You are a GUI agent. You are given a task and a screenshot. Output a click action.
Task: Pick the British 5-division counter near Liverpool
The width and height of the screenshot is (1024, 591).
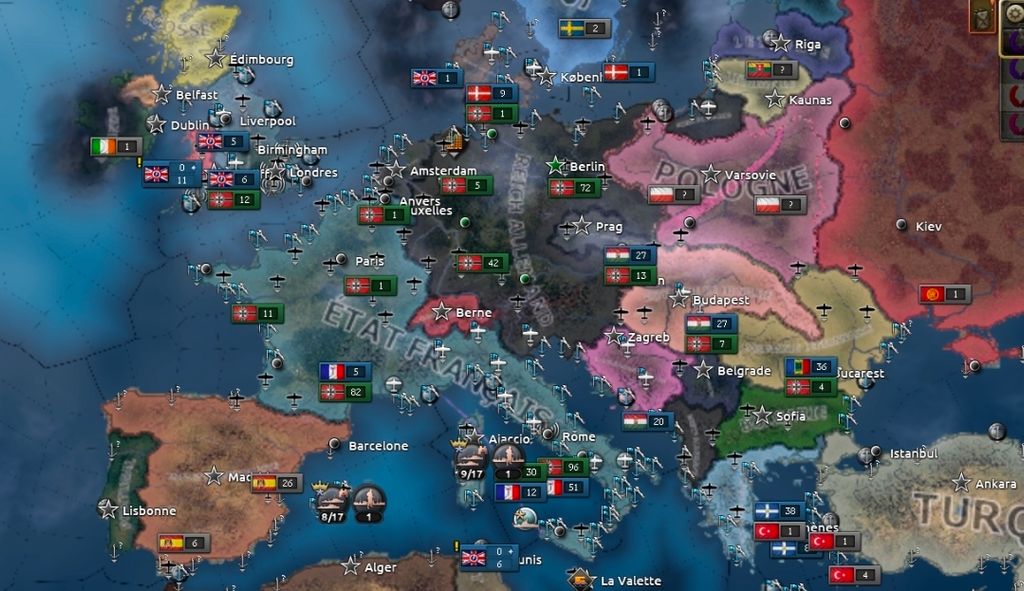click(x=222, y=141)
